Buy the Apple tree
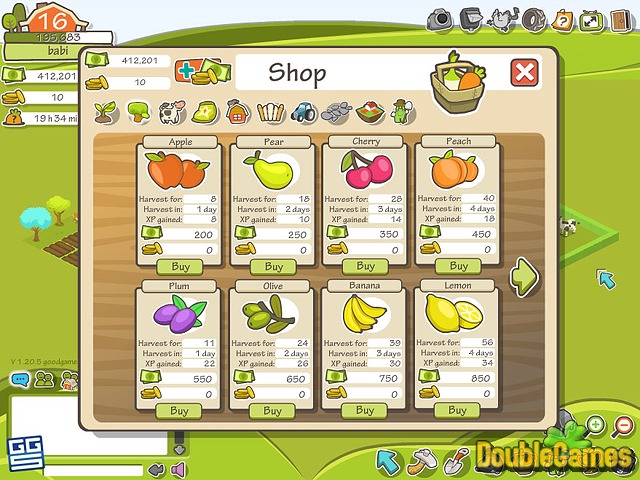Image resolution: width=640 pixels, height=480 pixels. tap(180, 267)
